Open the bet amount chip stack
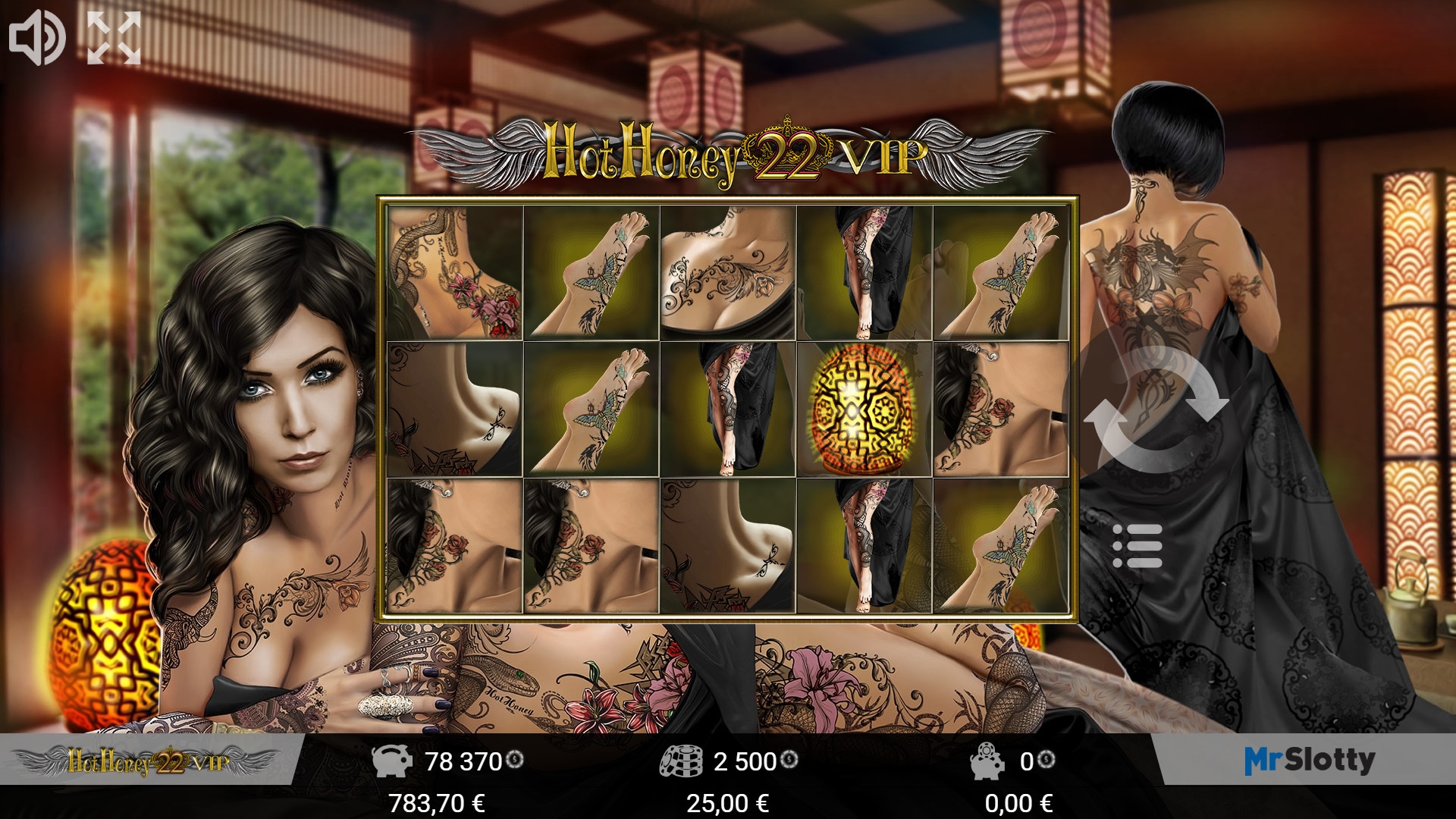The image size is (1456, 819). click(x=681, y=761)
